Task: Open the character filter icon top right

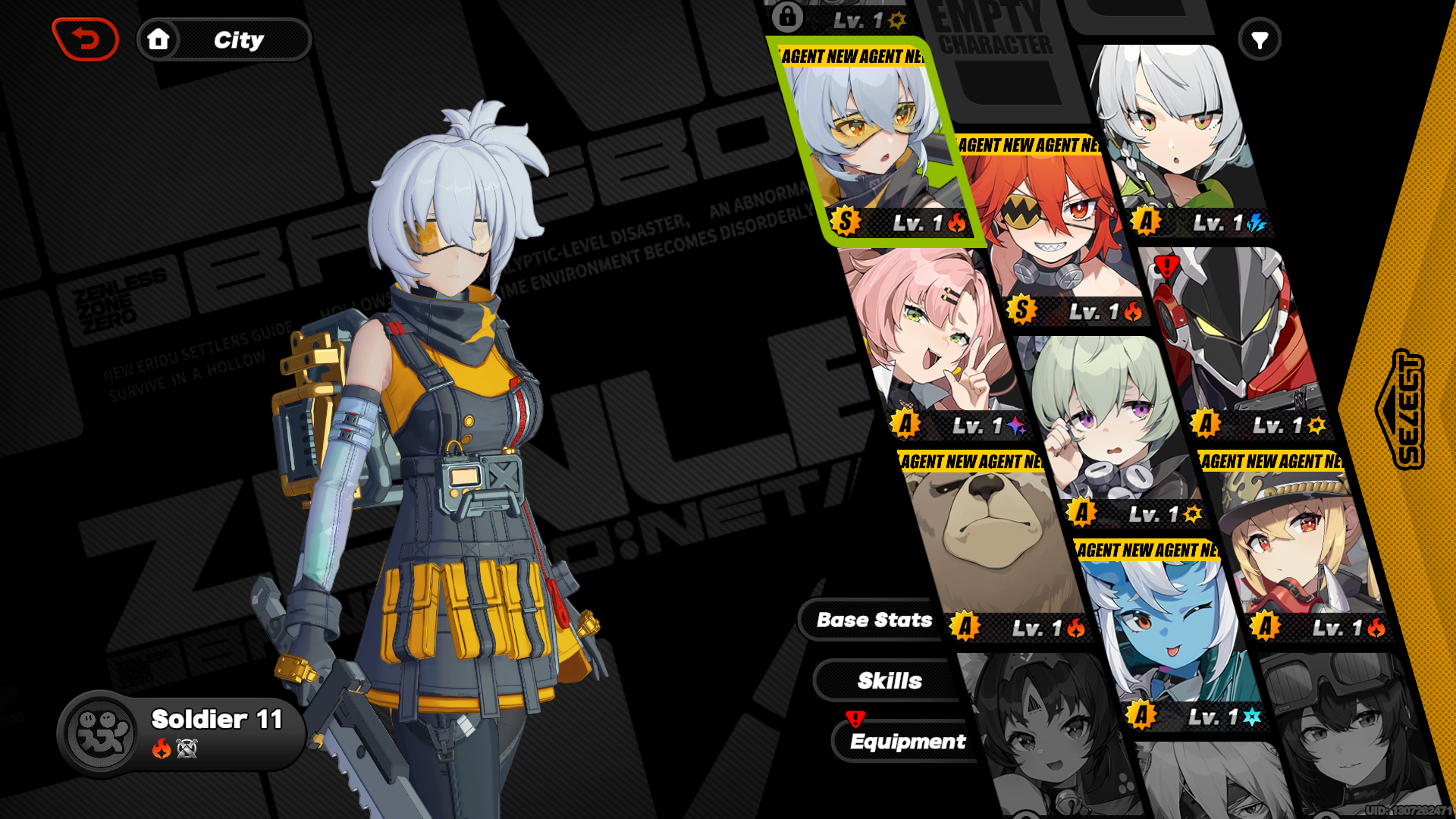Action: (x=1260, y=39)
